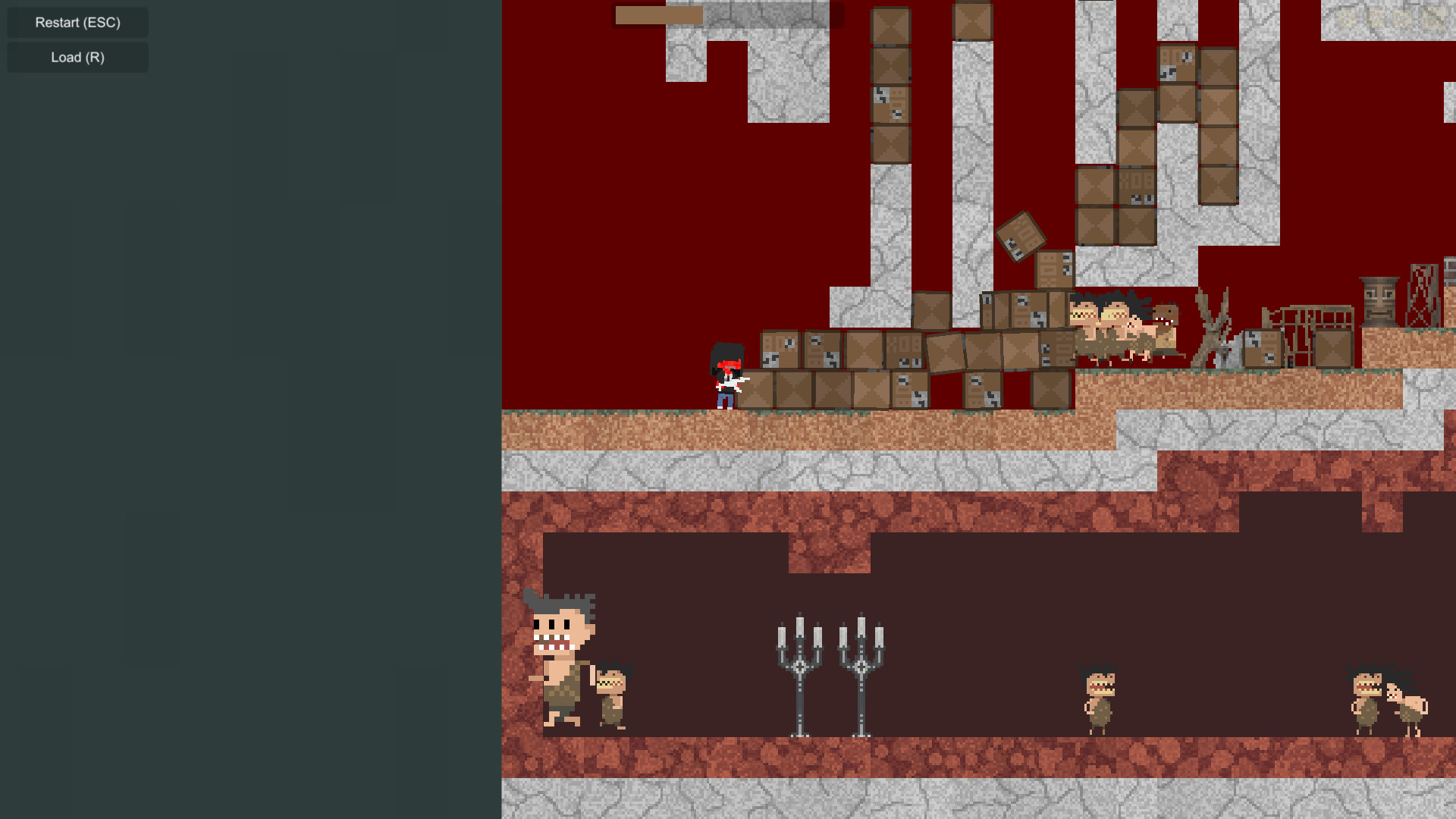The width and height of the screenshot is (1456, 819).
Task: Select the rightmost faded HUD slot icon top-right
Action: 1432,18
